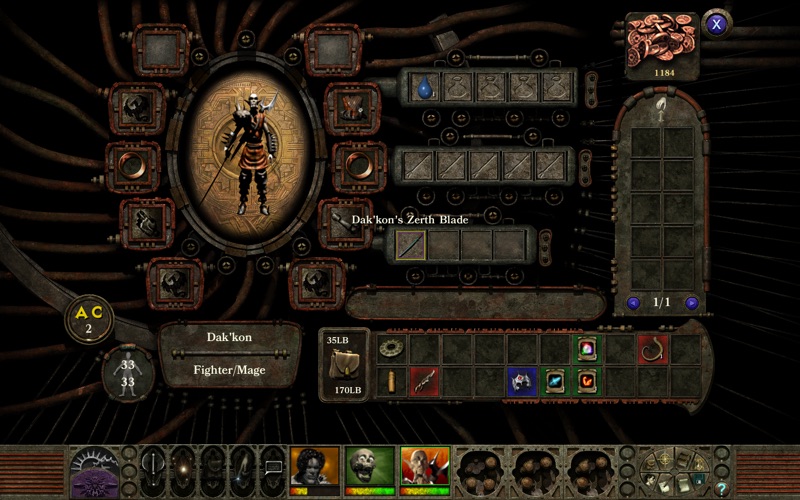Select Dak'kon's Zerth Blade weapon slot
Viewport: 800px width, 500px height.
coord(410,244)
